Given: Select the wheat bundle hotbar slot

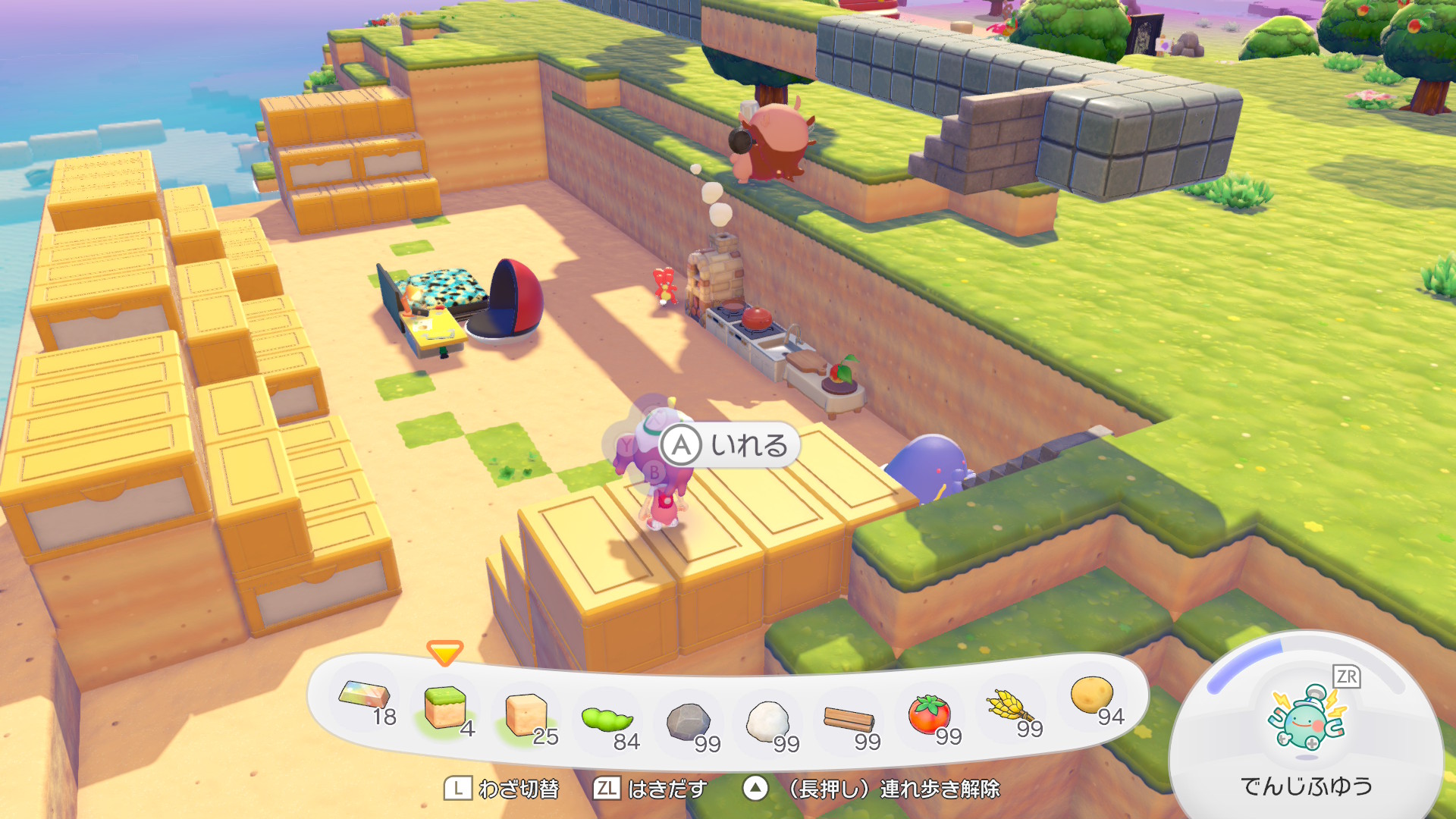Looking at the screenshot, I should point(1010,708).
